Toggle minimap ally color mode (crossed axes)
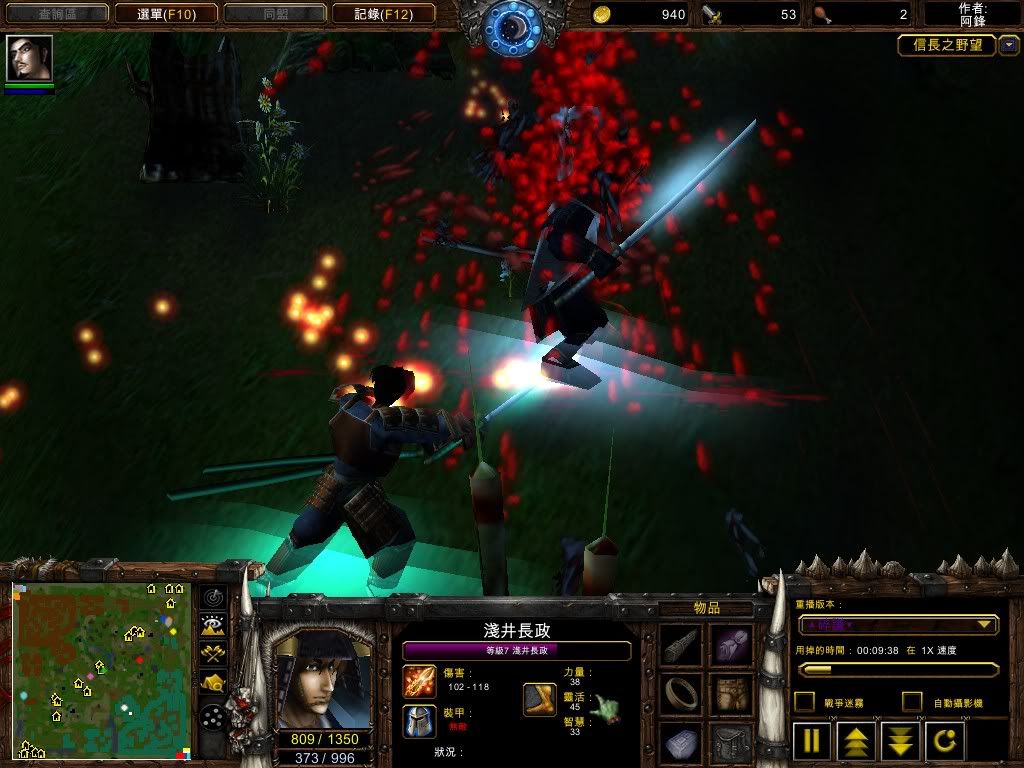Image resolution: width=1024 pixels, height=768 pixels. tap(213, 654)
